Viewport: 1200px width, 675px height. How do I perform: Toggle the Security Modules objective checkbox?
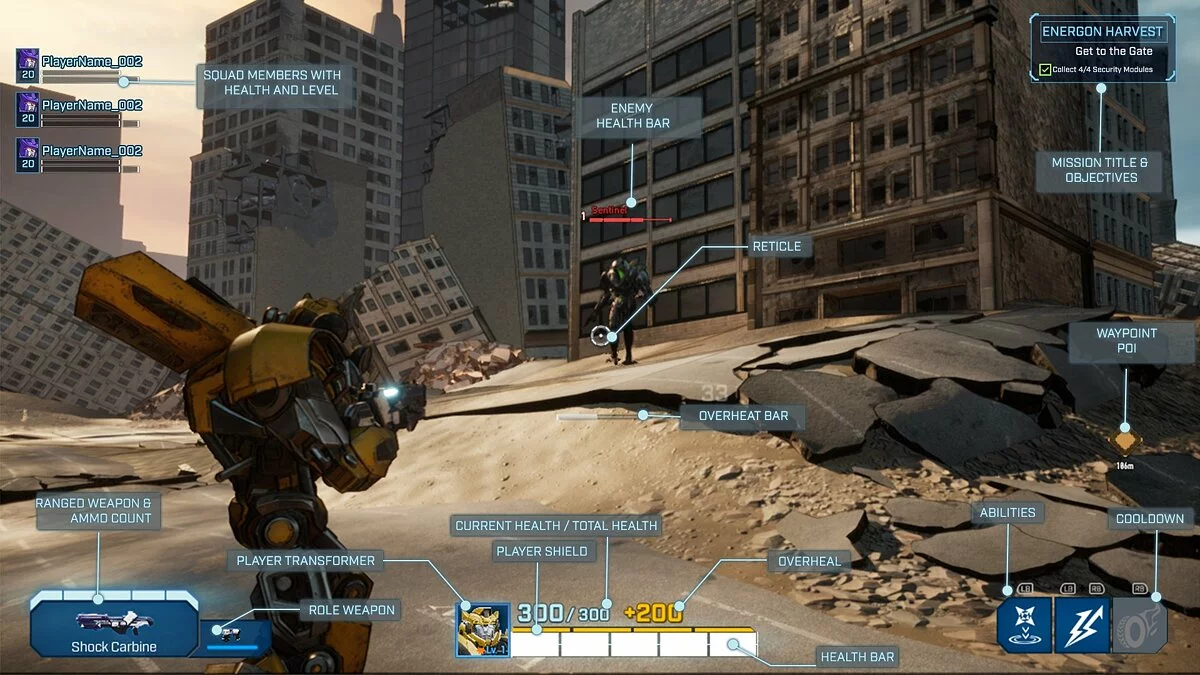tap(1045, 70)
